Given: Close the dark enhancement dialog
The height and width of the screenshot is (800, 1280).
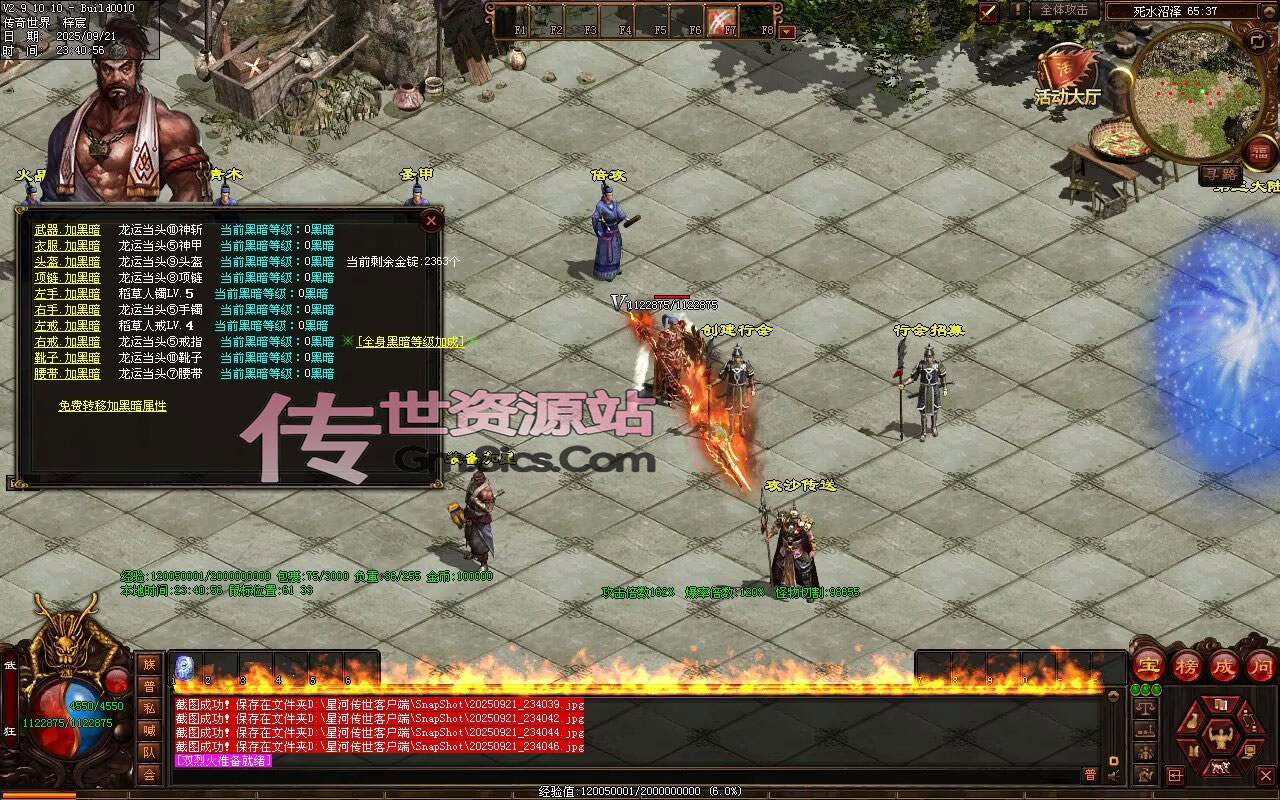Looking at the screenshot, I should click(431, 220).
